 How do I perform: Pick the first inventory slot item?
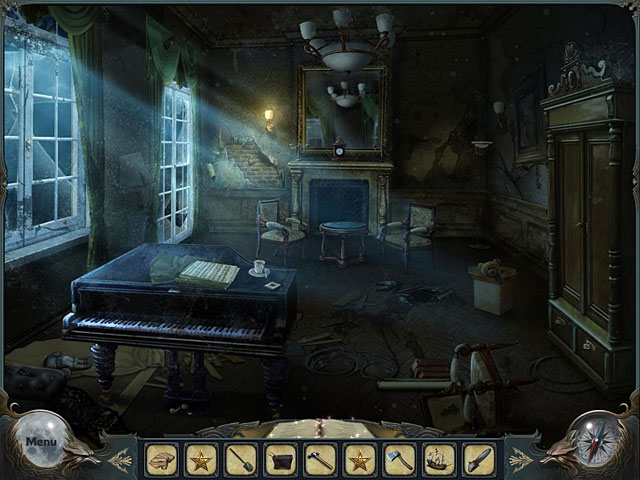161,459
